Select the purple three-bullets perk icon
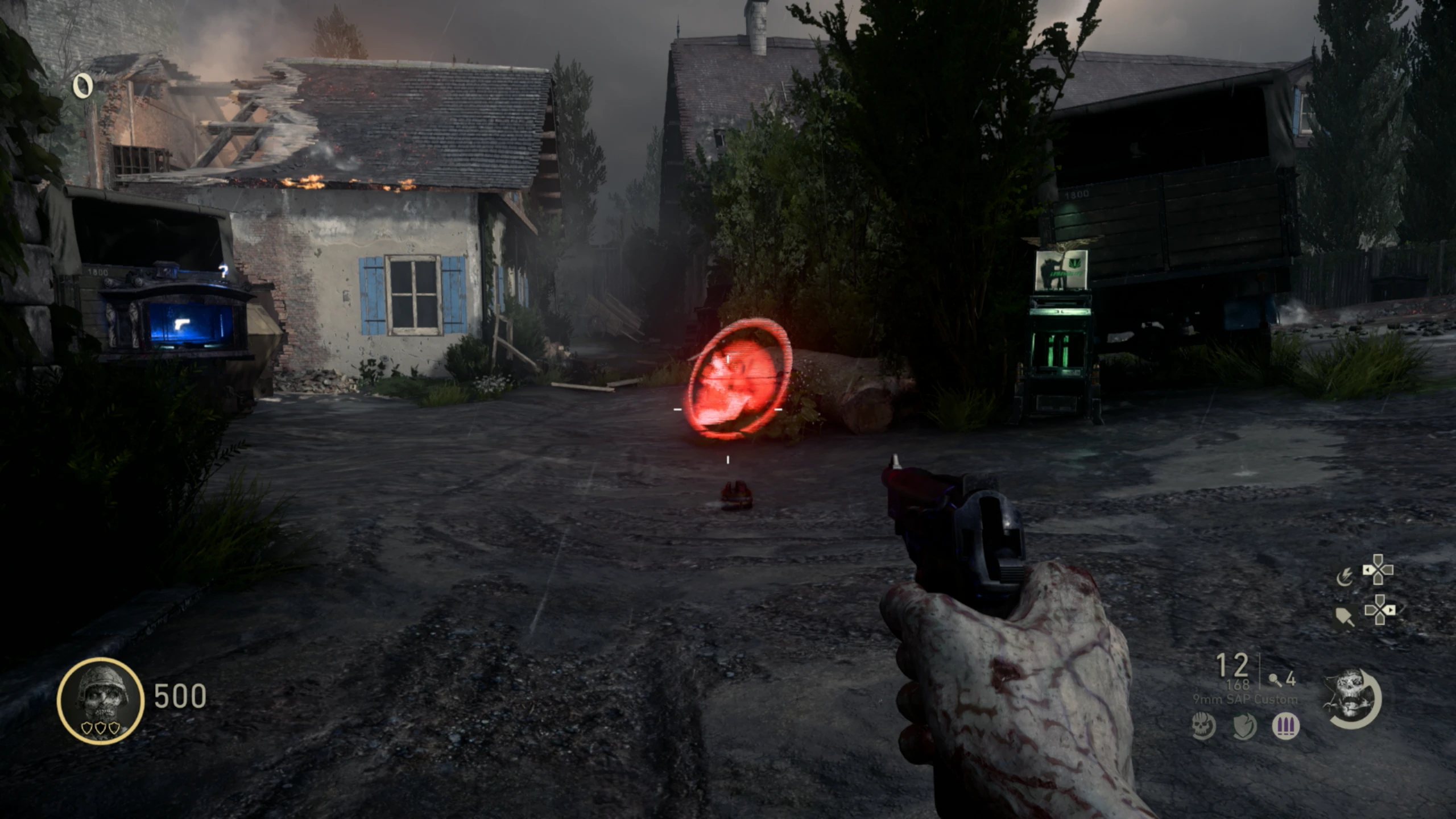The image size is (1456, 819). coord(1285,726)
